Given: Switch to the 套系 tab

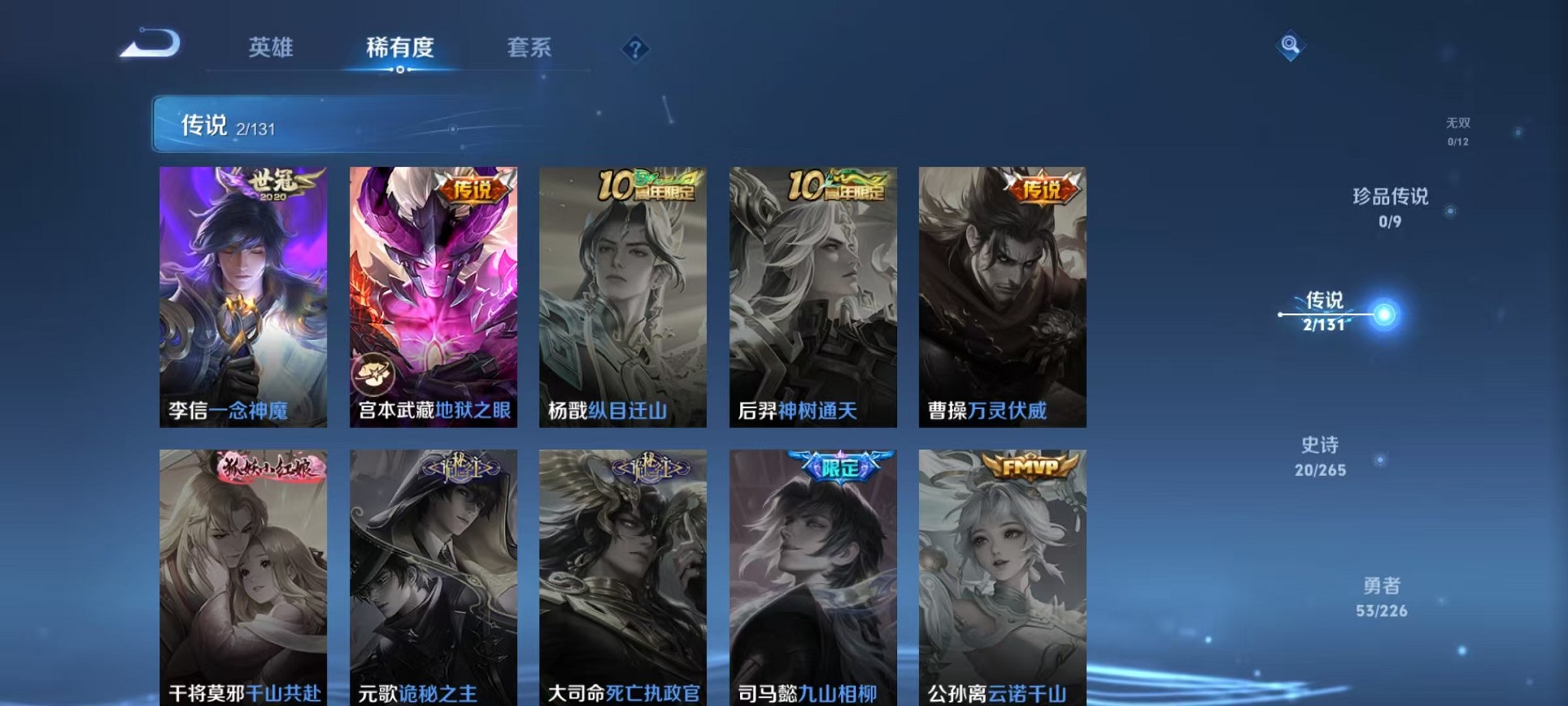Looking at the screenshot, I should (529, 48).
